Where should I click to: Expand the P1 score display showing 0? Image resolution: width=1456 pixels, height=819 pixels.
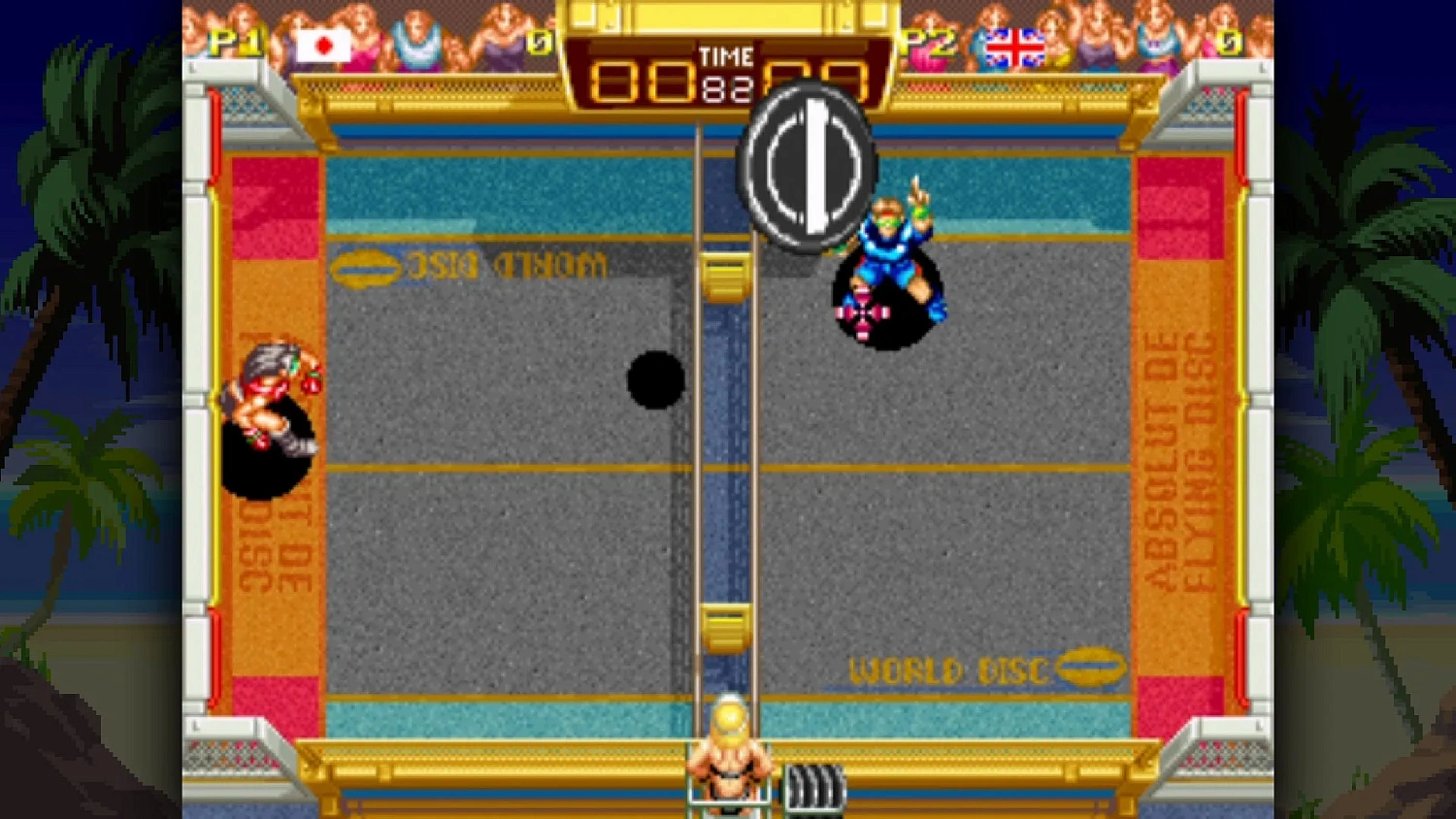click(x=540, y=45)
